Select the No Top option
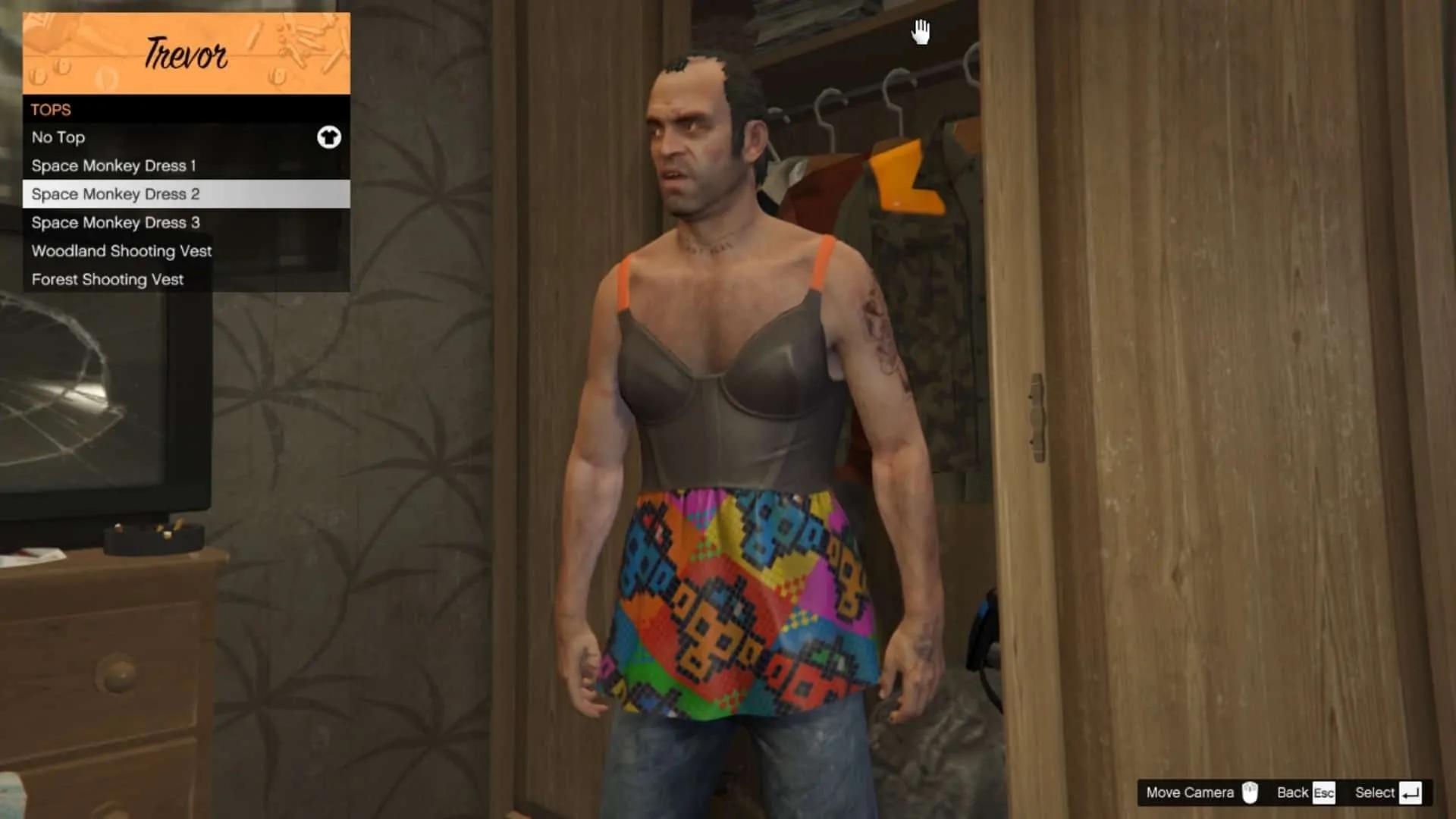The height and width of the screenshot is (819, 1456). (186, 137)
